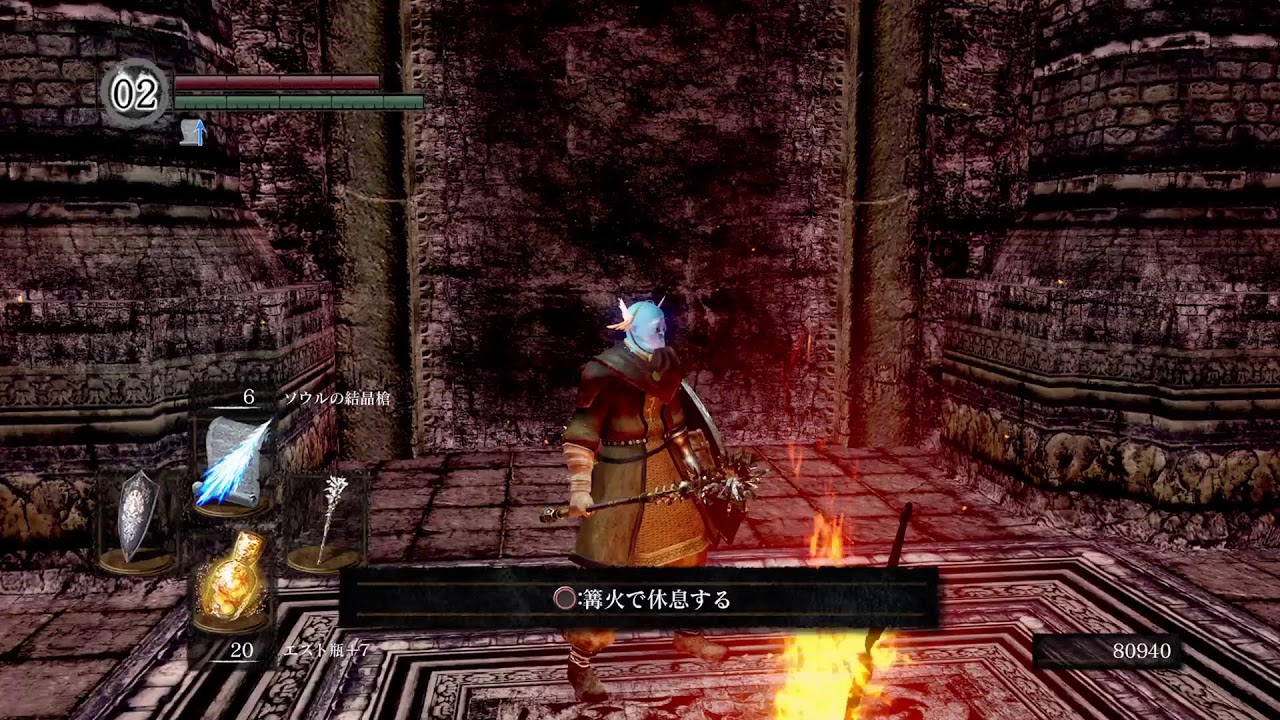Click the blue arrow status effect icon
The height and width of the screenshot is (720, 1280).
[x=194, y=131]
